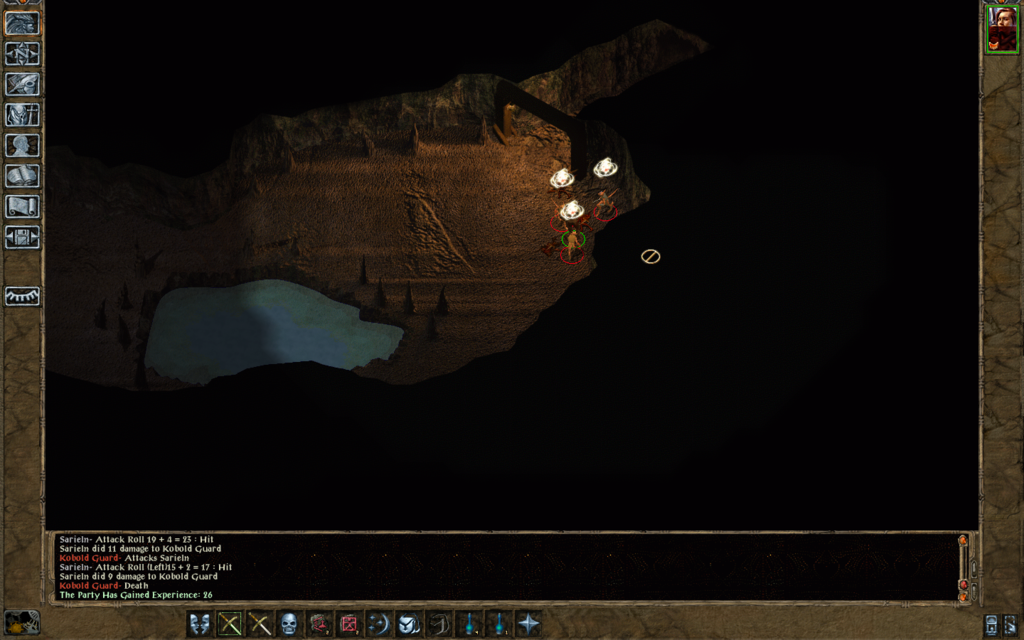Open the journal quill-and-scroll button
The width and height of the screenshot is (1024, 640).
tap(22, 85)
